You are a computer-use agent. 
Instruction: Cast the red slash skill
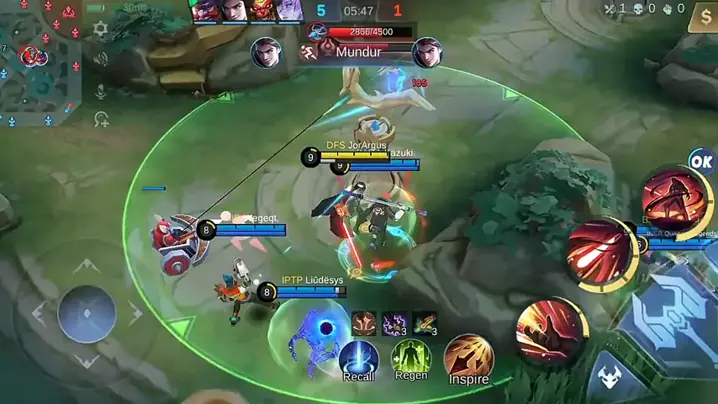tap(601, 252)
